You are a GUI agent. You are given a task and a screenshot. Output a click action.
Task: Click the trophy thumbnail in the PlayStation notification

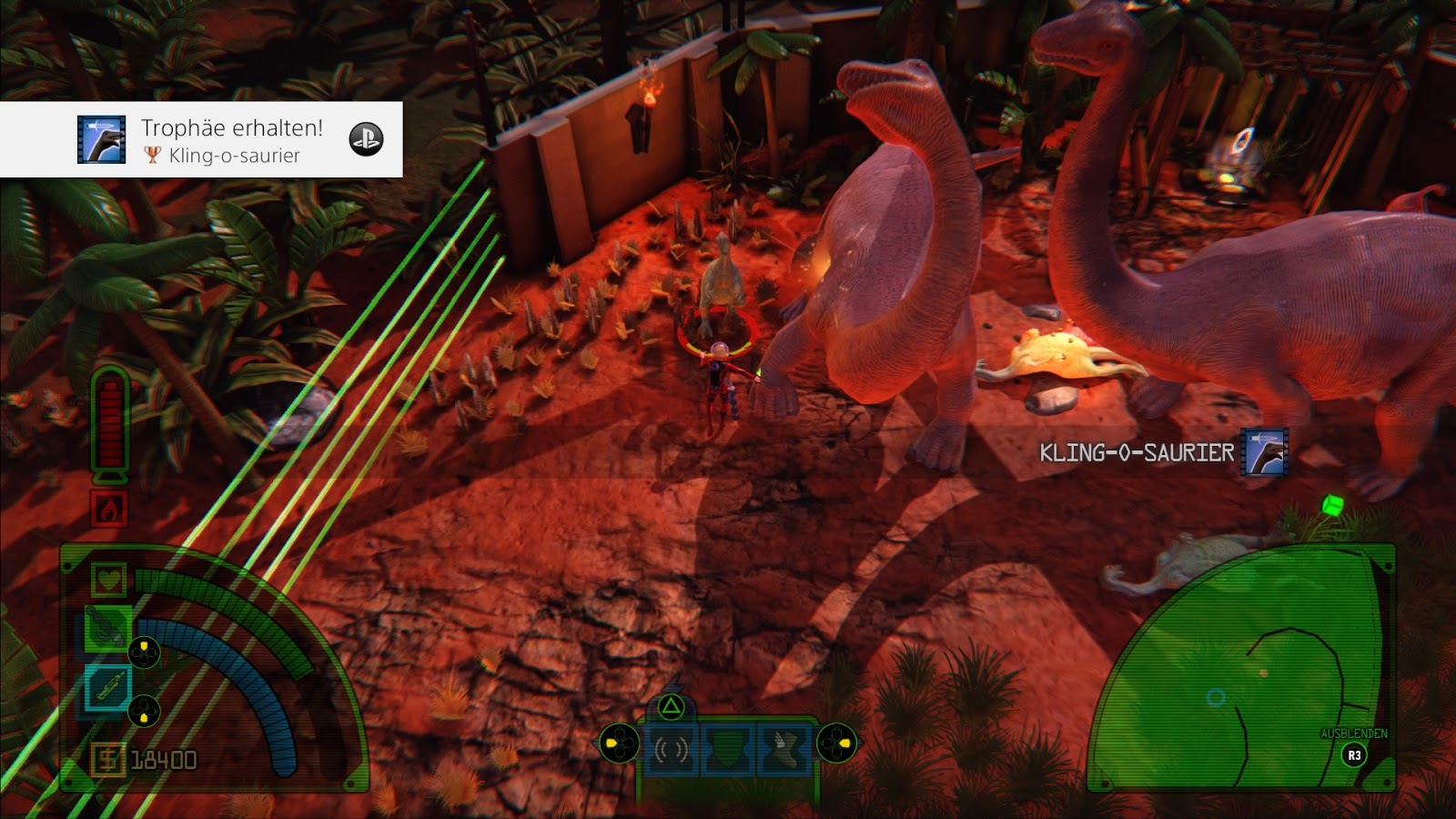(101, 139)
